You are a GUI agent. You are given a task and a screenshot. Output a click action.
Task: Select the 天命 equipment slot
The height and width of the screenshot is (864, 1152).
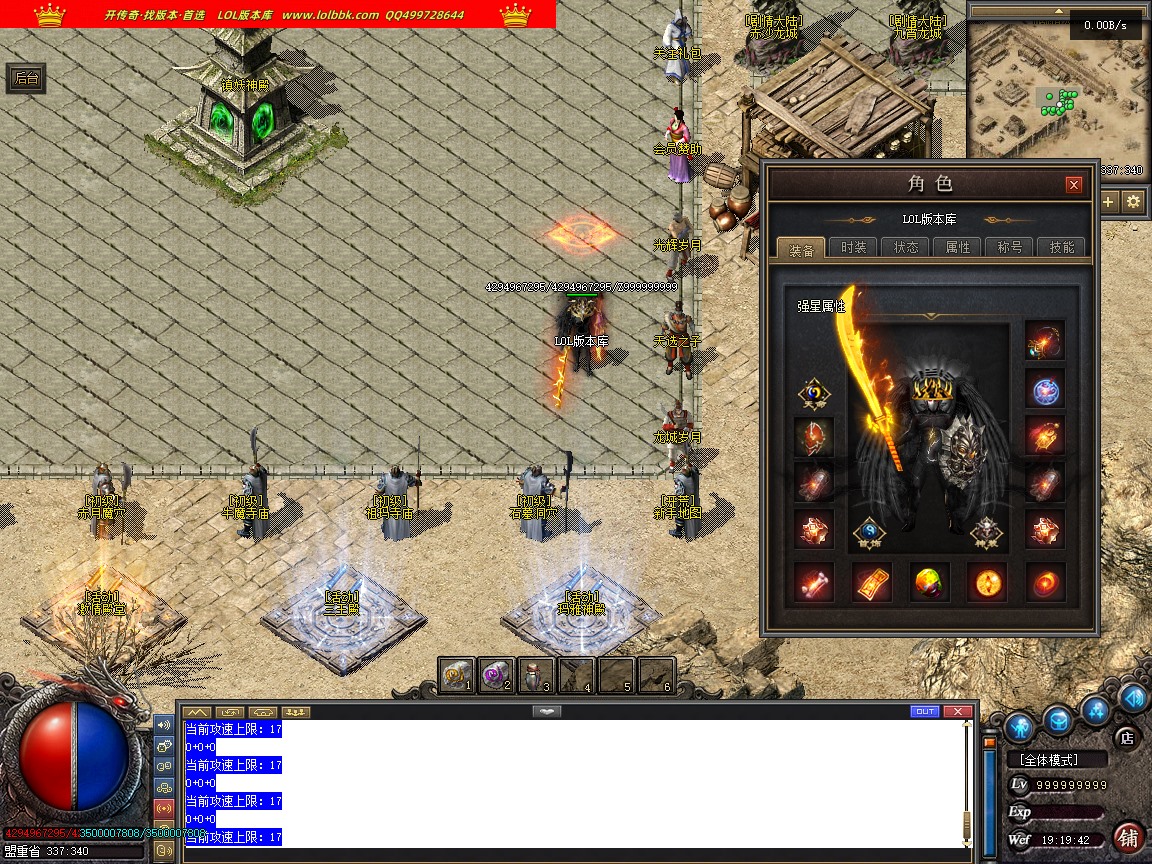(x=813, y=395)
